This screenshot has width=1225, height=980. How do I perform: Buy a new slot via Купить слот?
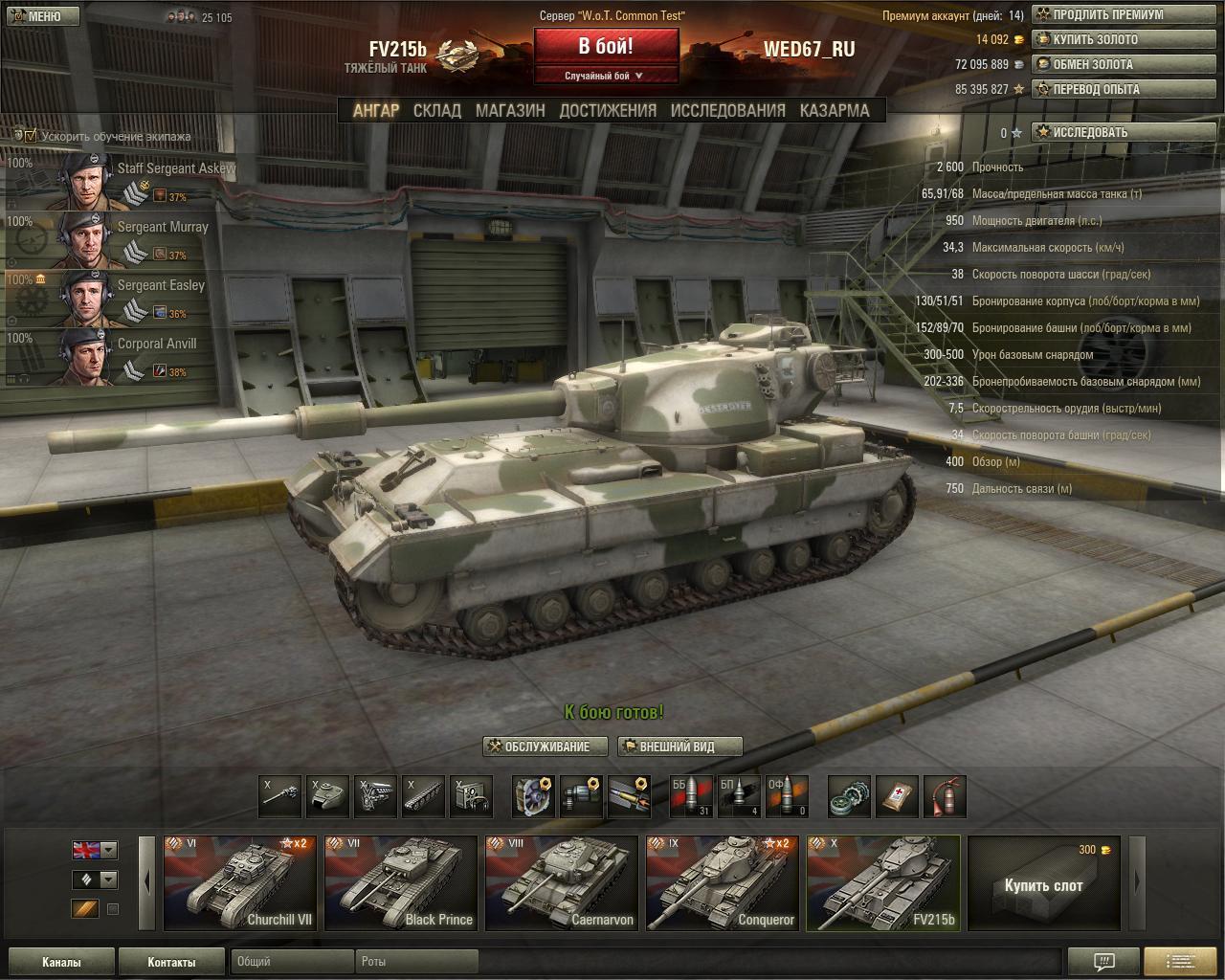[1043, 883]
